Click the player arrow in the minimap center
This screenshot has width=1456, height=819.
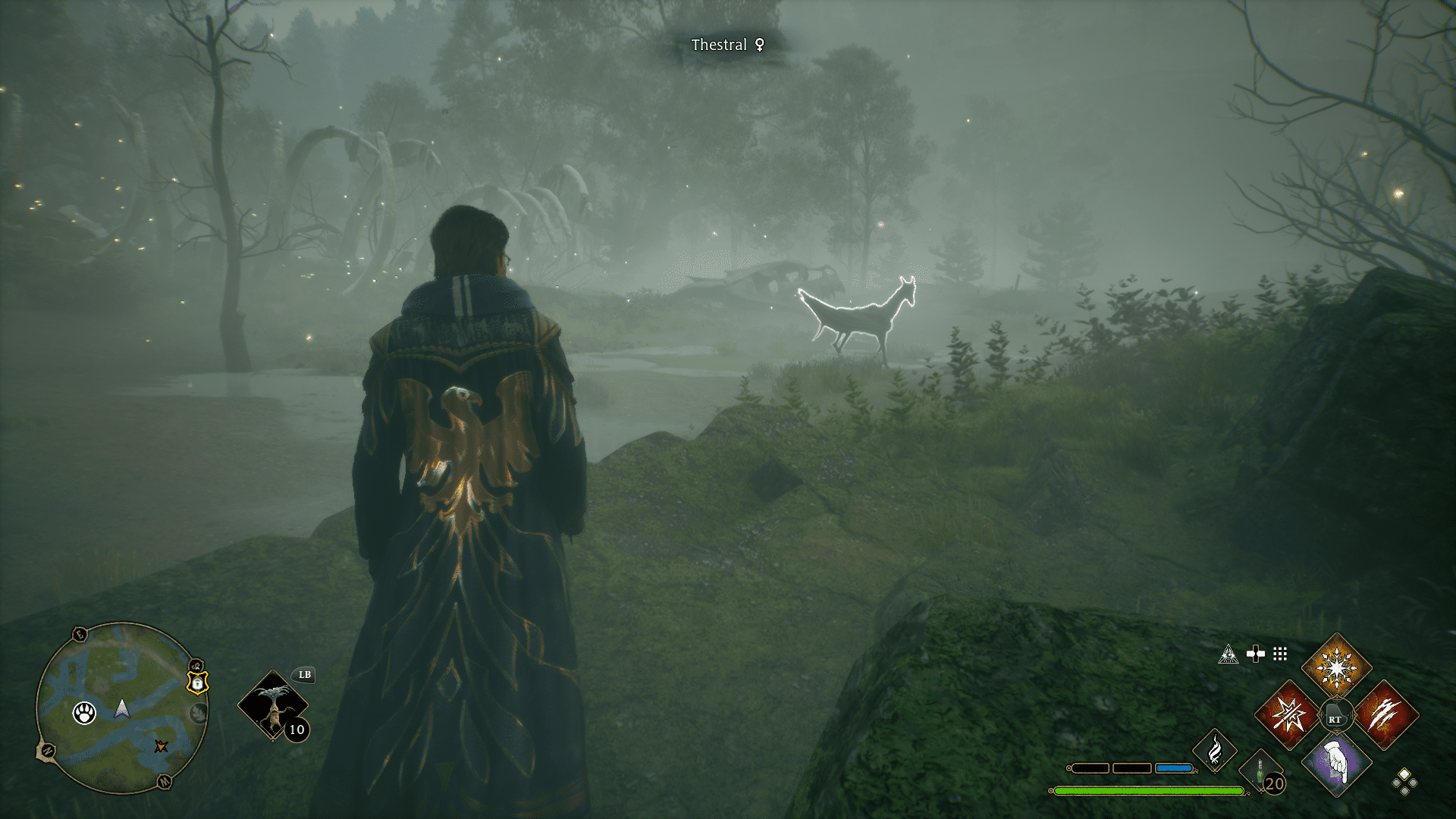pyautogui.click(x=121, y=708)
